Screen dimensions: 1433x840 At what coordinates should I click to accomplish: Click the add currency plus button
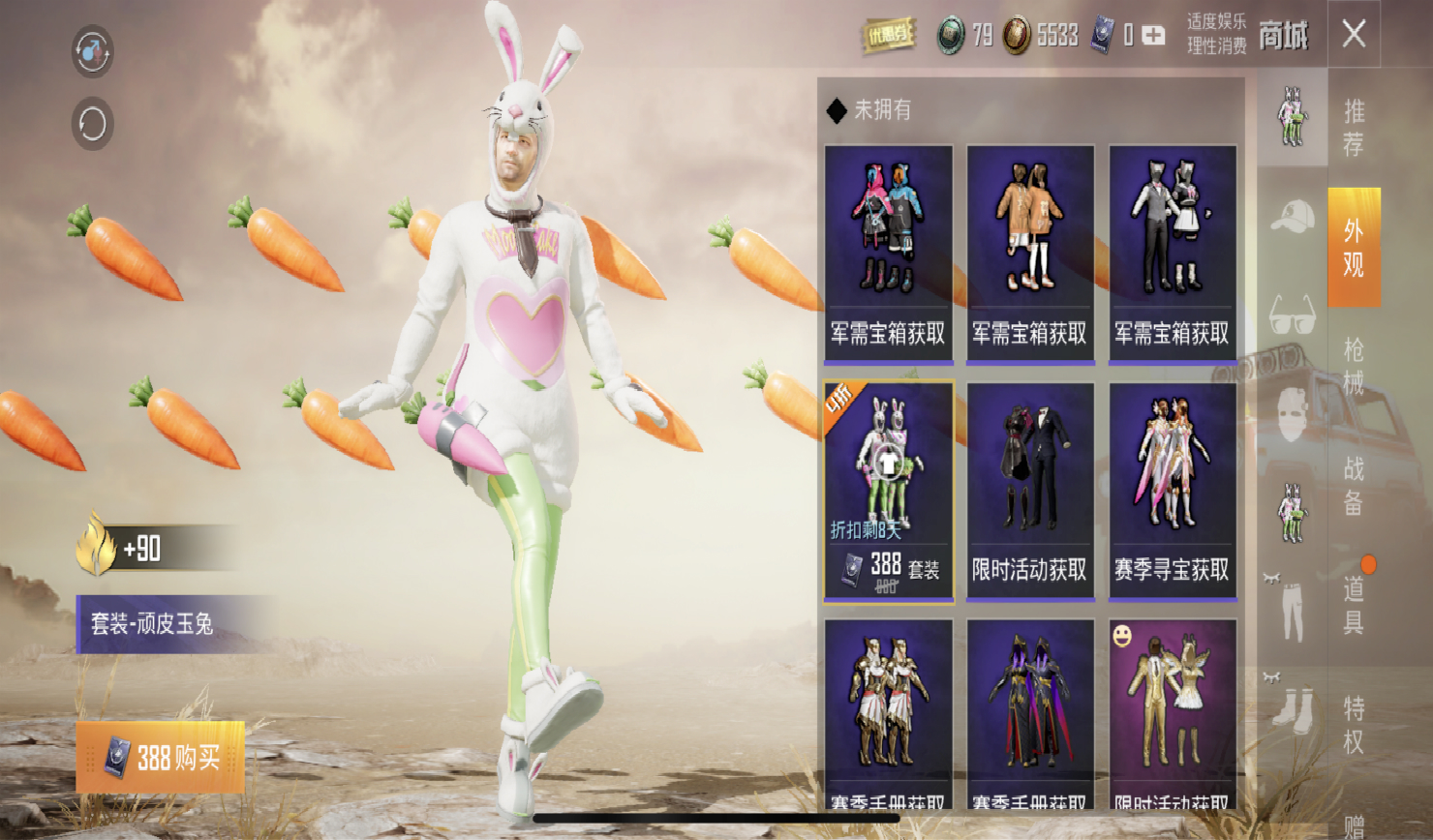[1153, 36]
